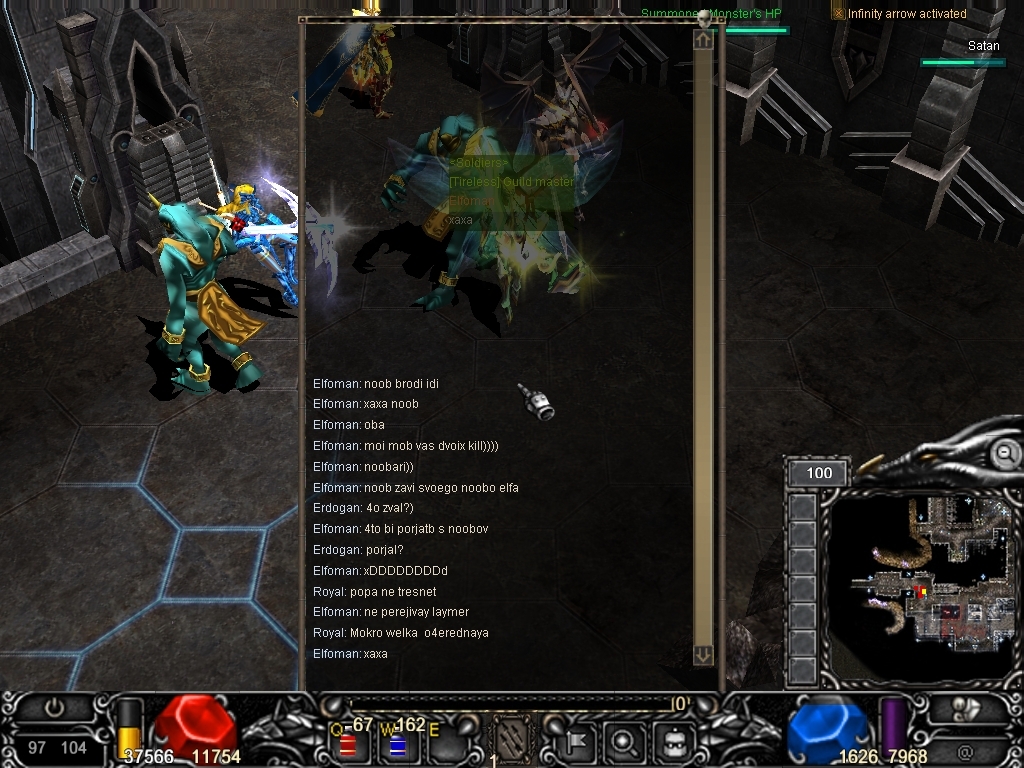The image size is (1024, 768).
Task: Open the robot-face helper button
Action: point(671,743)
